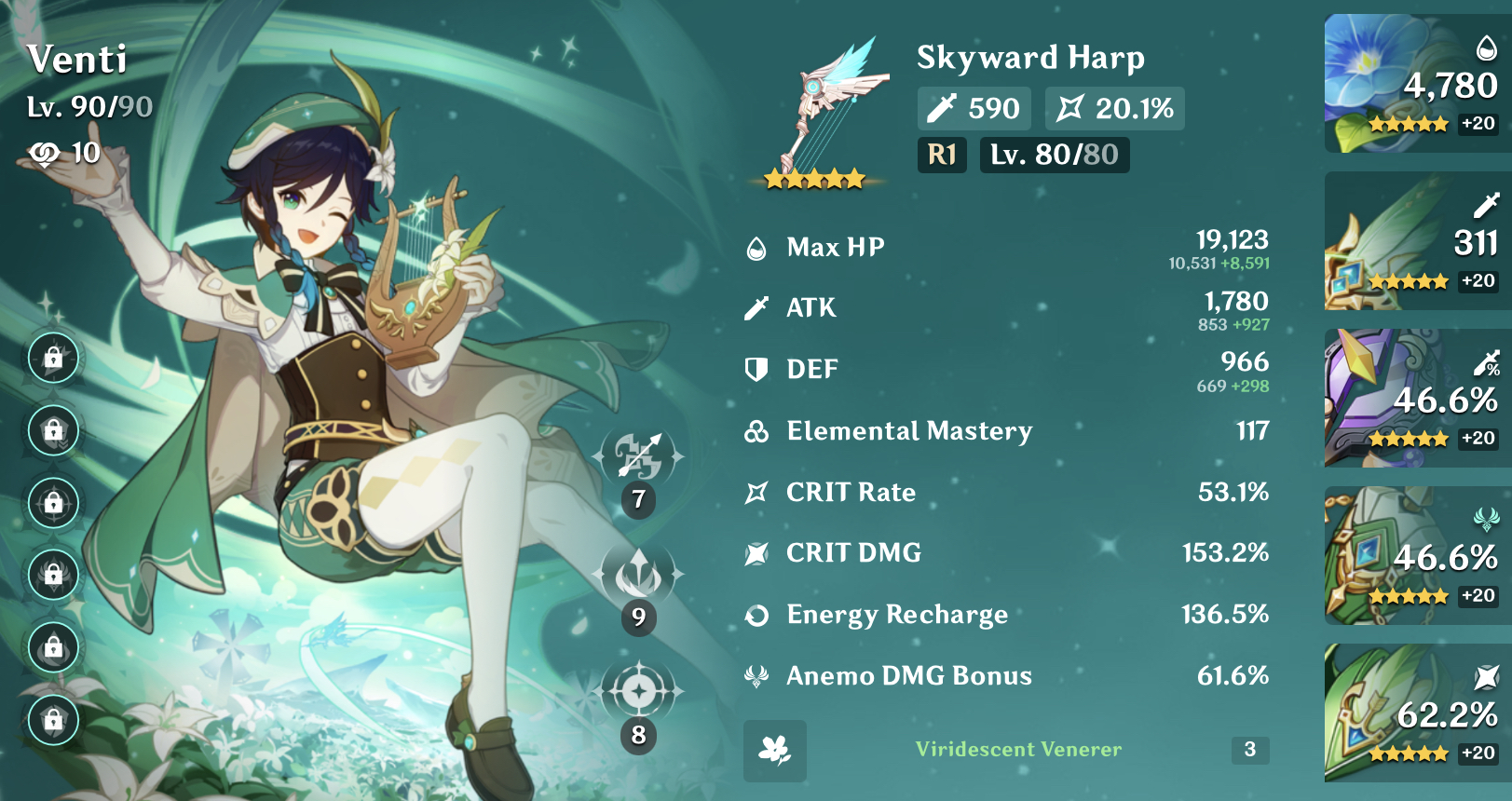1512x801 pixels.
Task: Click the five-star rarity stars under the harp
Action: [812, 175]
